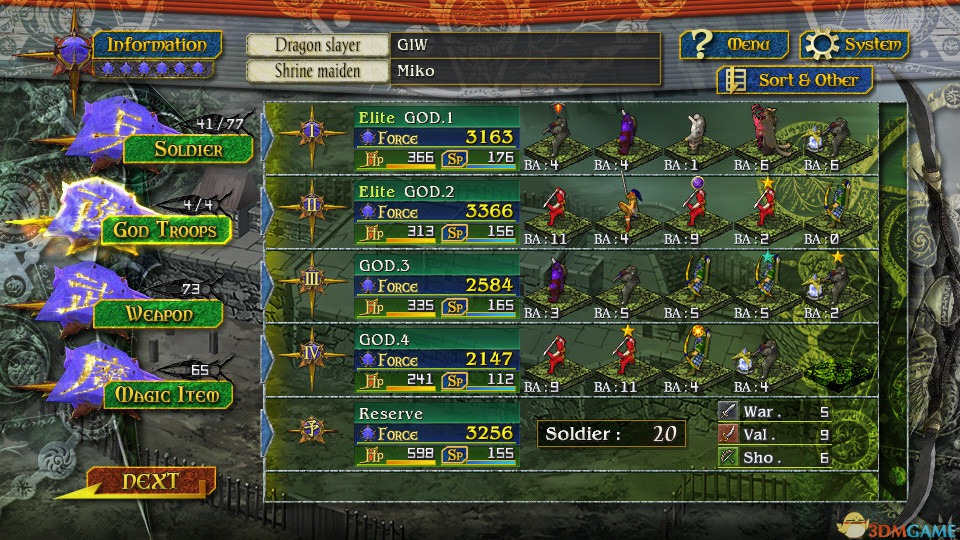This screenshot has height=540, width=960.
Task: Select the GOD.1 unit with BA : 1
Action: tap(697, 137)
